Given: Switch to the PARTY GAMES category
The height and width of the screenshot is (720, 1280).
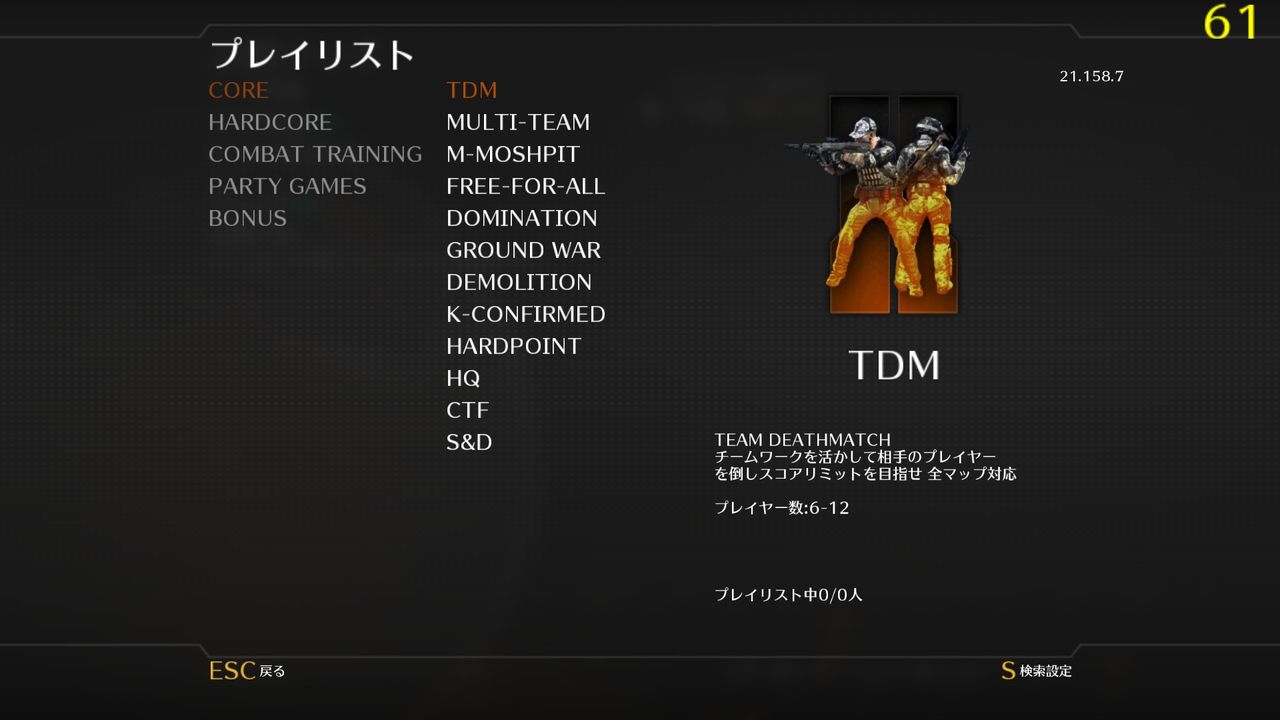Looking at the screenshot, I should [287, 186].
